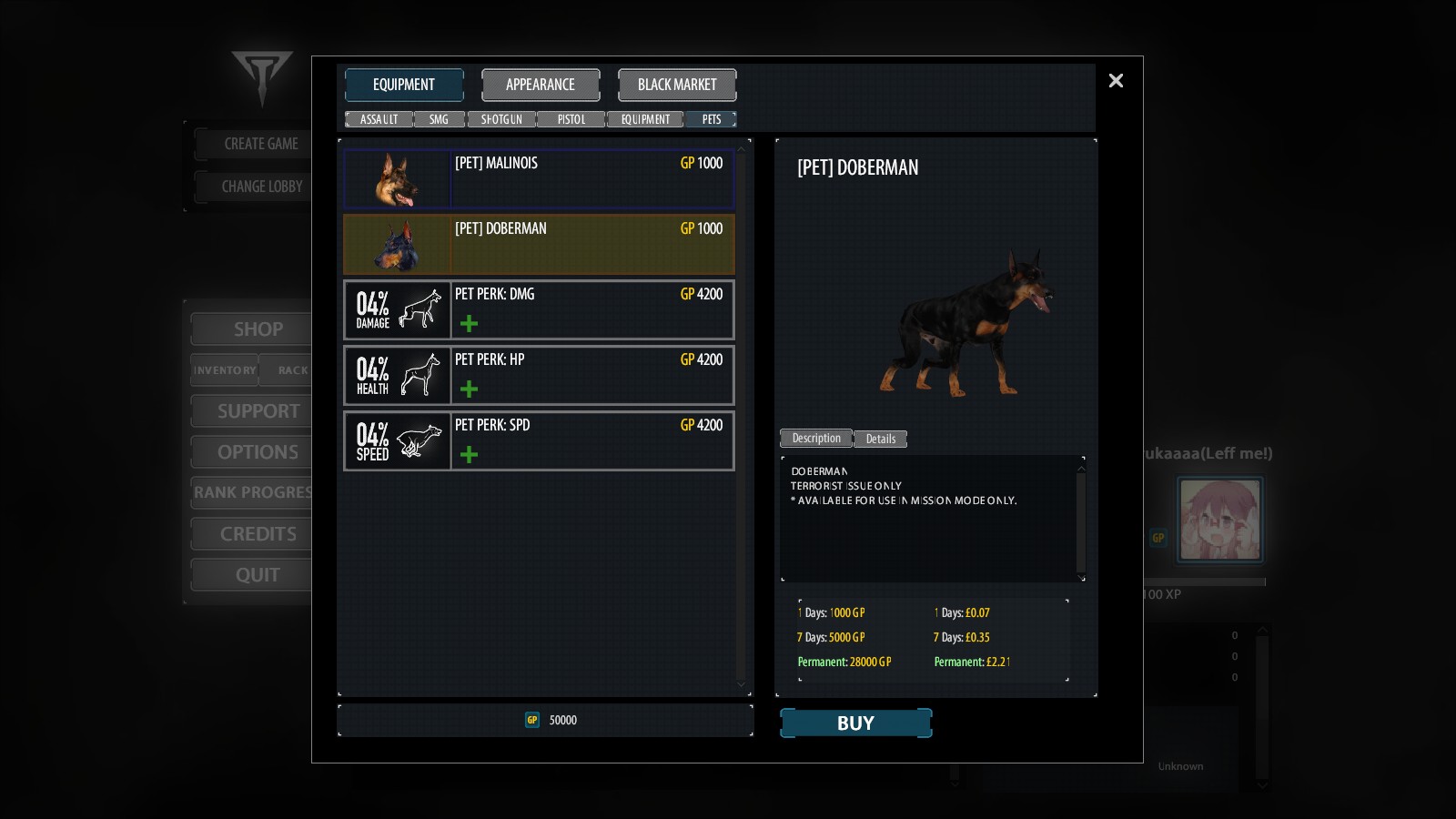Click the GP coin icon beside the 50000 balance
Screen dimensions: 1456x819
tap(532, 719)
